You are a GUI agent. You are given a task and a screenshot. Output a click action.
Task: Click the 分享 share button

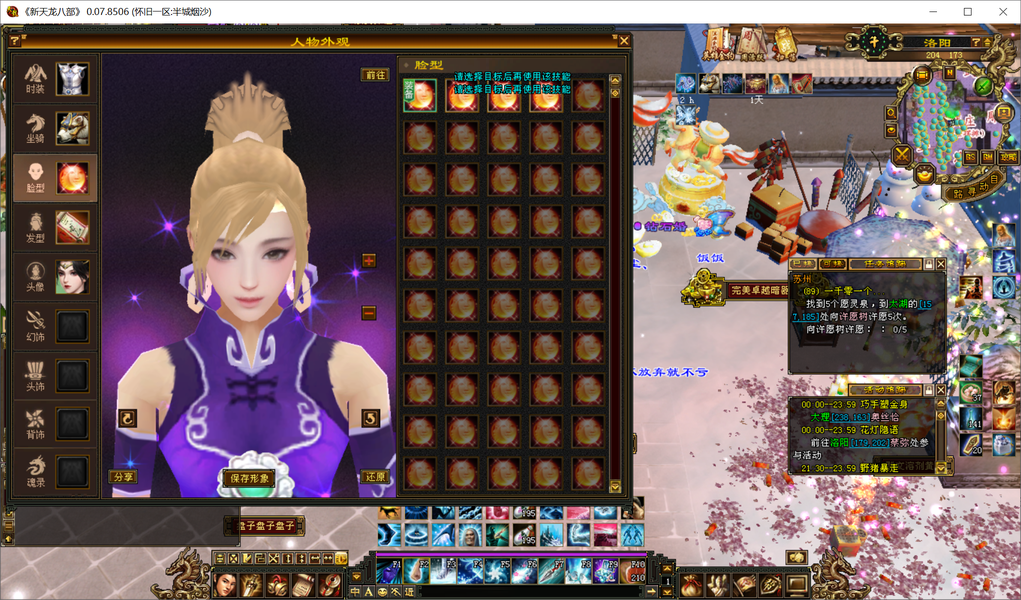pos(123,478)
